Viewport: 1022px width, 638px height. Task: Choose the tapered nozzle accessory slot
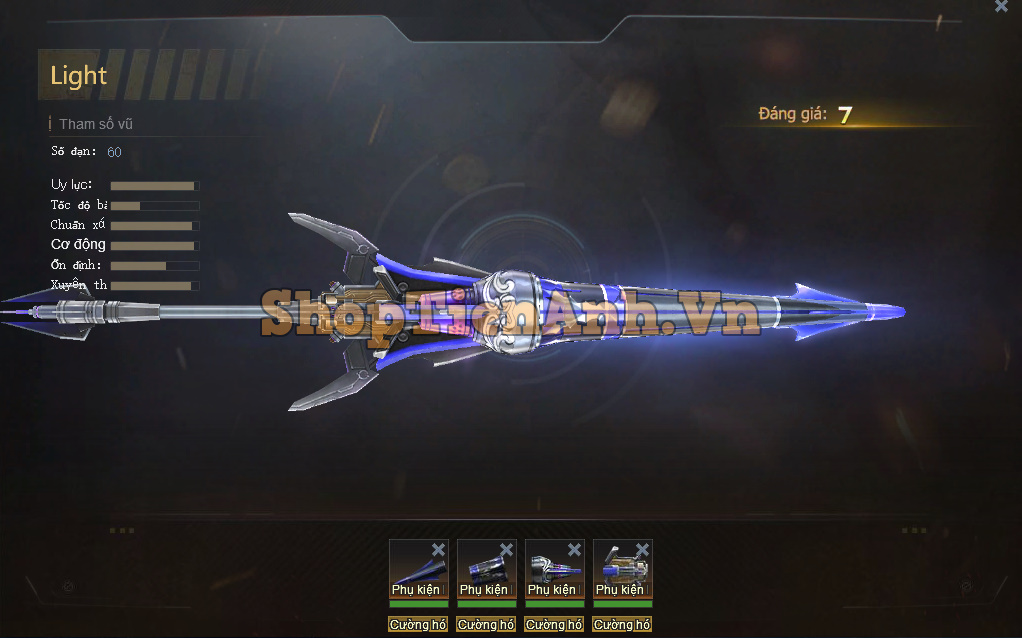coord(554,569)
